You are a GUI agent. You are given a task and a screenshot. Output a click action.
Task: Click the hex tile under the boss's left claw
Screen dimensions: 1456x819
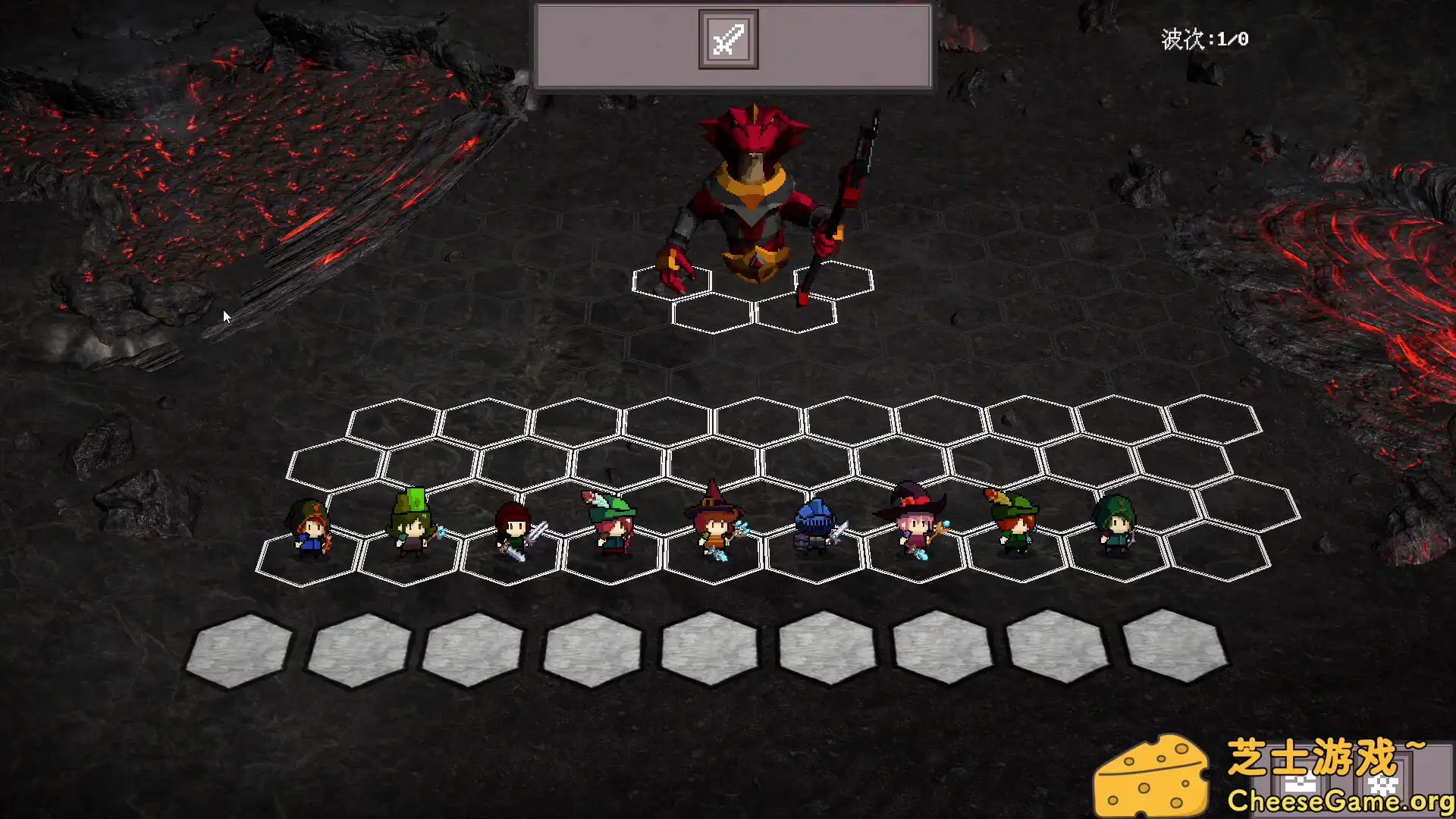pos(671,284)
